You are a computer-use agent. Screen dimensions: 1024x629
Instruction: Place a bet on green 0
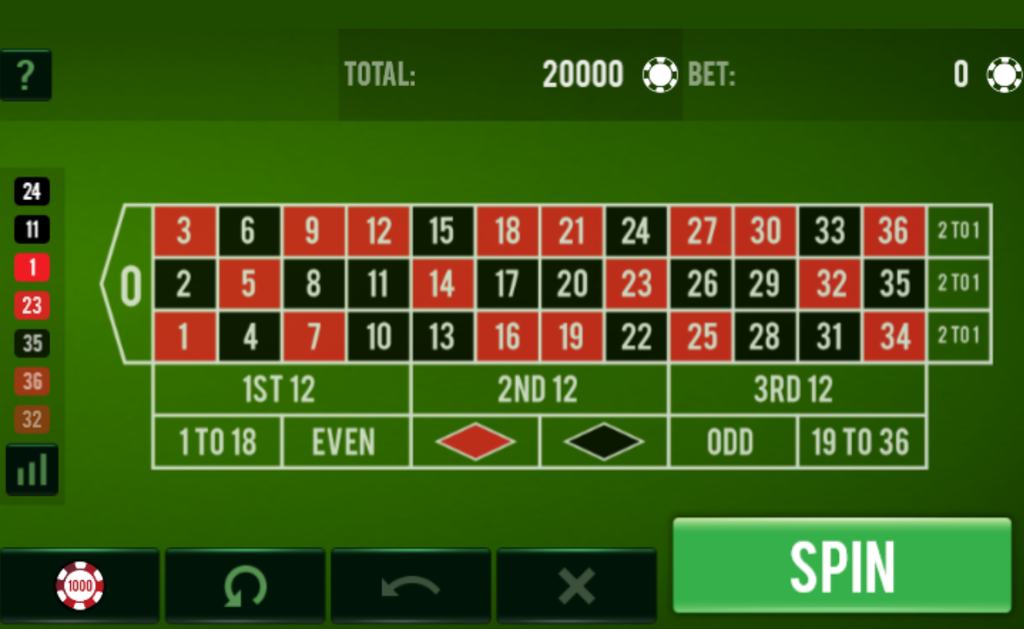[130, 285]
